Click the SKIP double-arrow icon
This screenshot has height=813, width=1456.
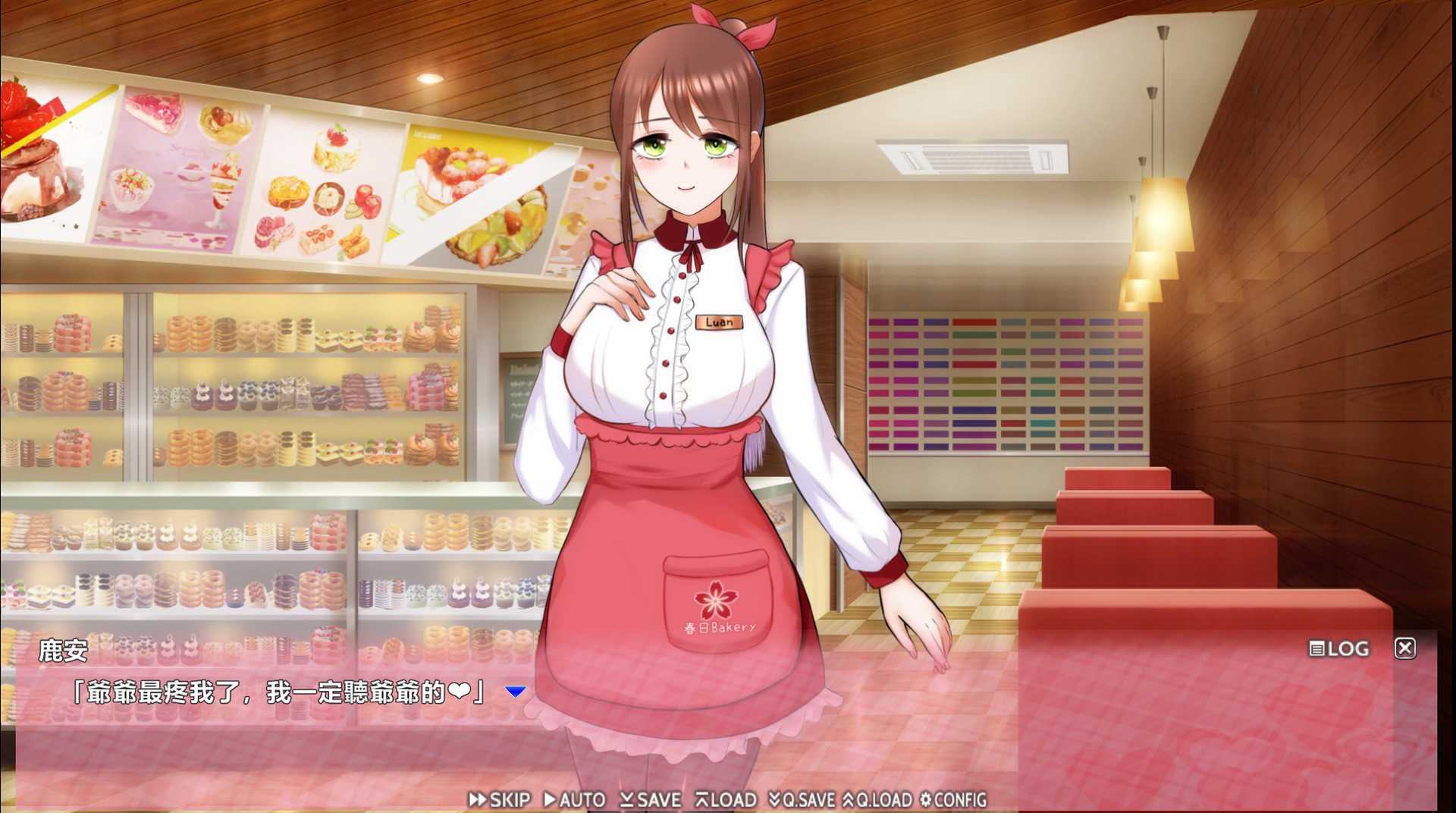point(478,799)
